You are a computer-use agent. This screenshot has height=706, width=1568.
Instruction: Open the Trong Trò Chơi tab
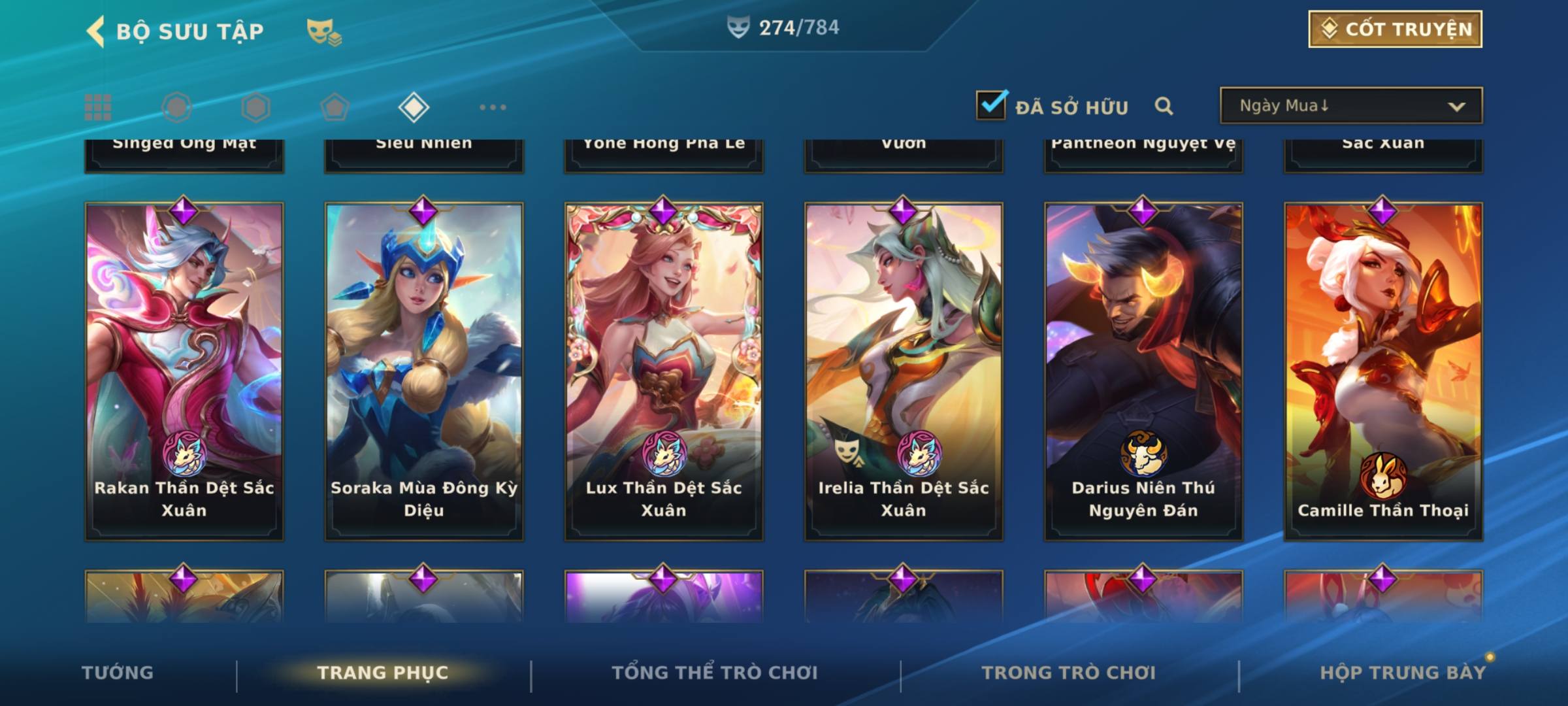click(1069, 673)
